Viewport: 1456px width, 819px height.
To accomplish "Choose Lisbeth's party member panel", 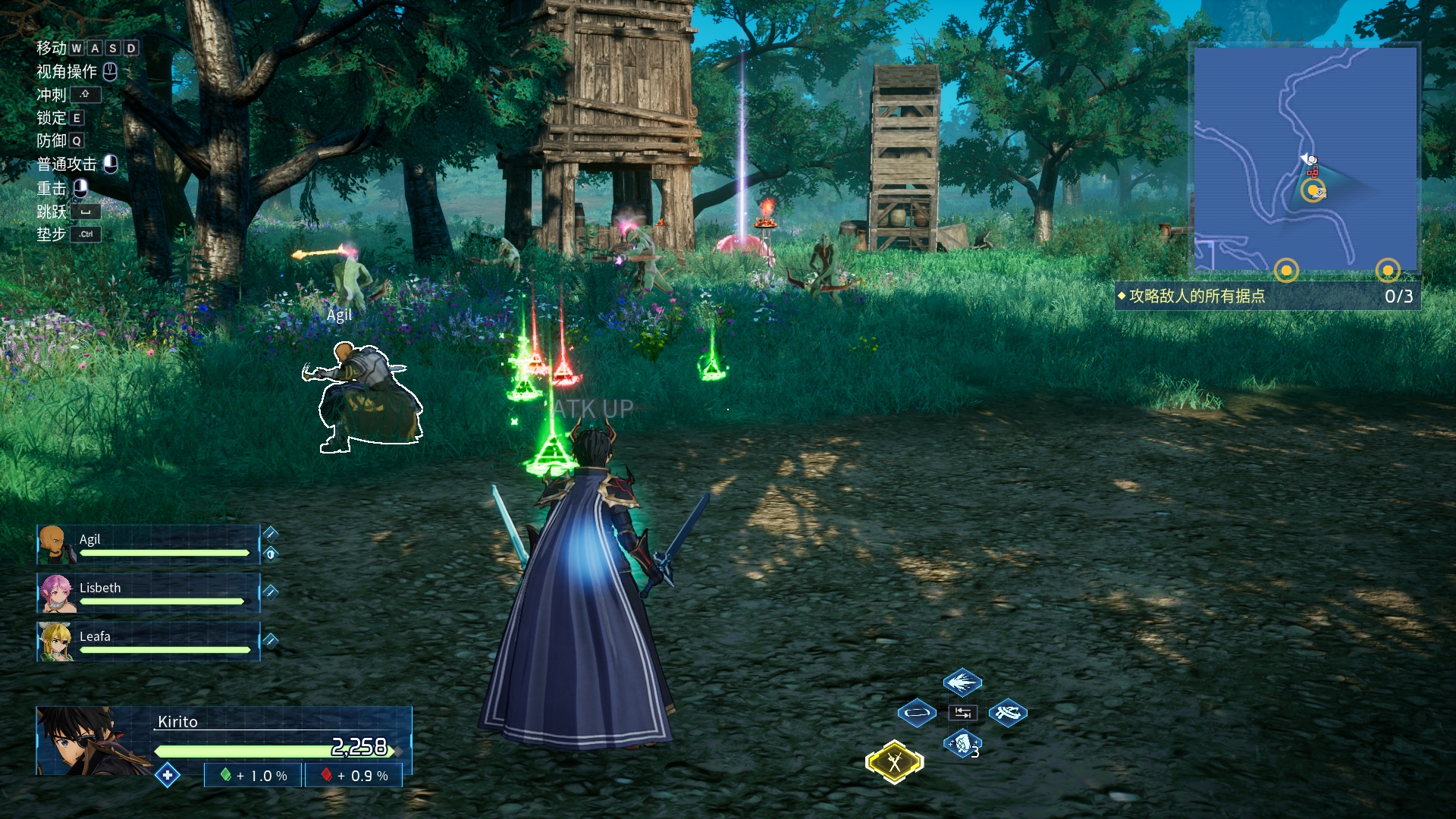I will pos(149,593).
